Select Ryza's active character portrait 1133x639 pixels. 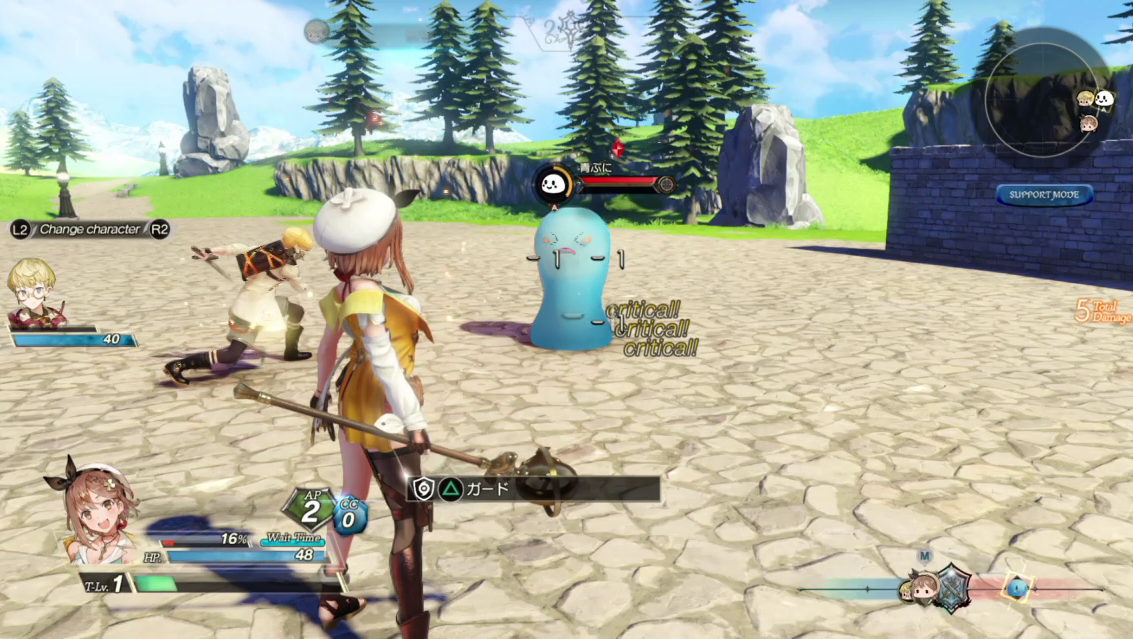[93, 509]
